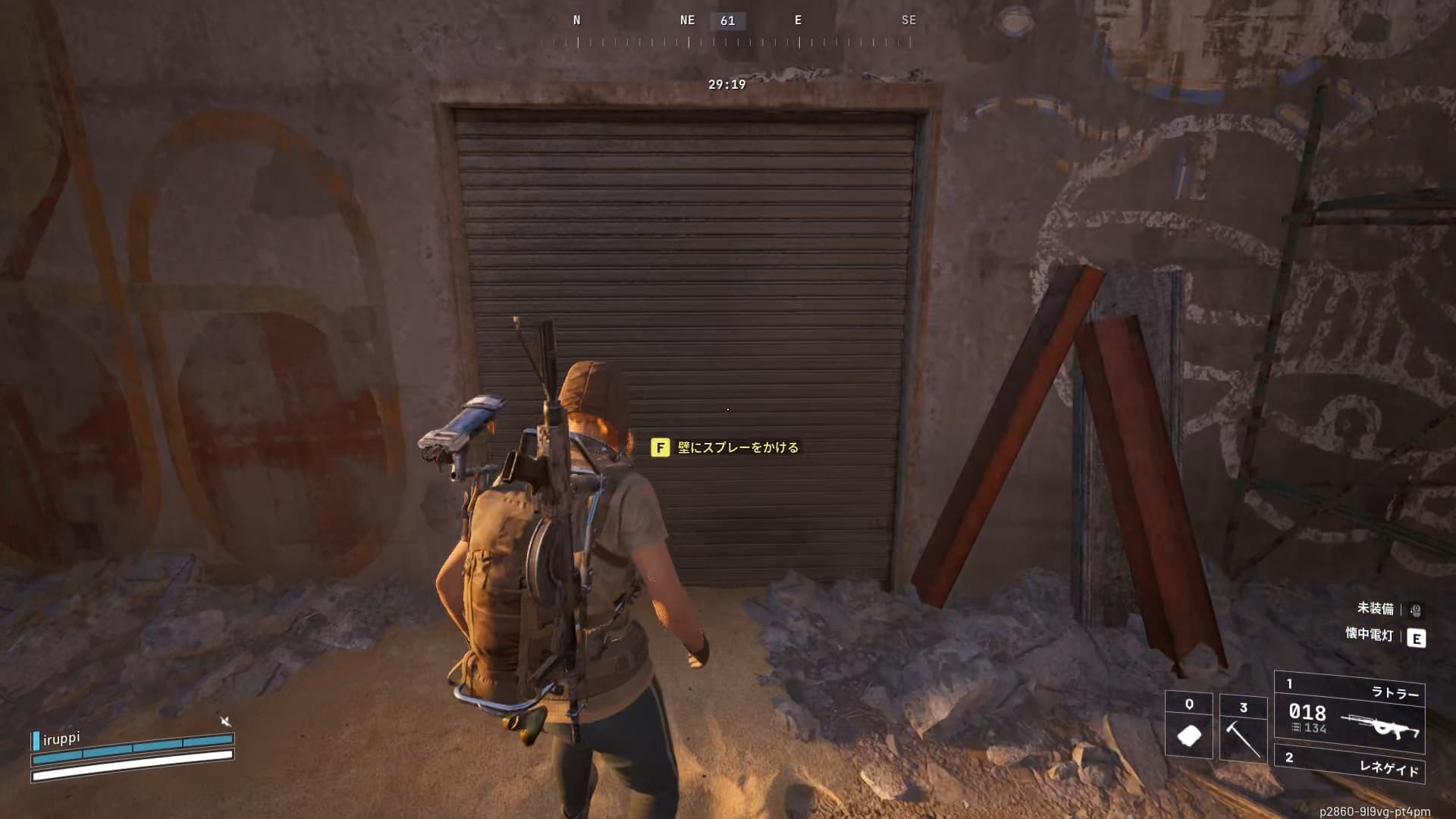Image resolution: width=1456 pixels, height=819 pixels.
Task: Select the pickaxe tool slot
Action: 1243,728
